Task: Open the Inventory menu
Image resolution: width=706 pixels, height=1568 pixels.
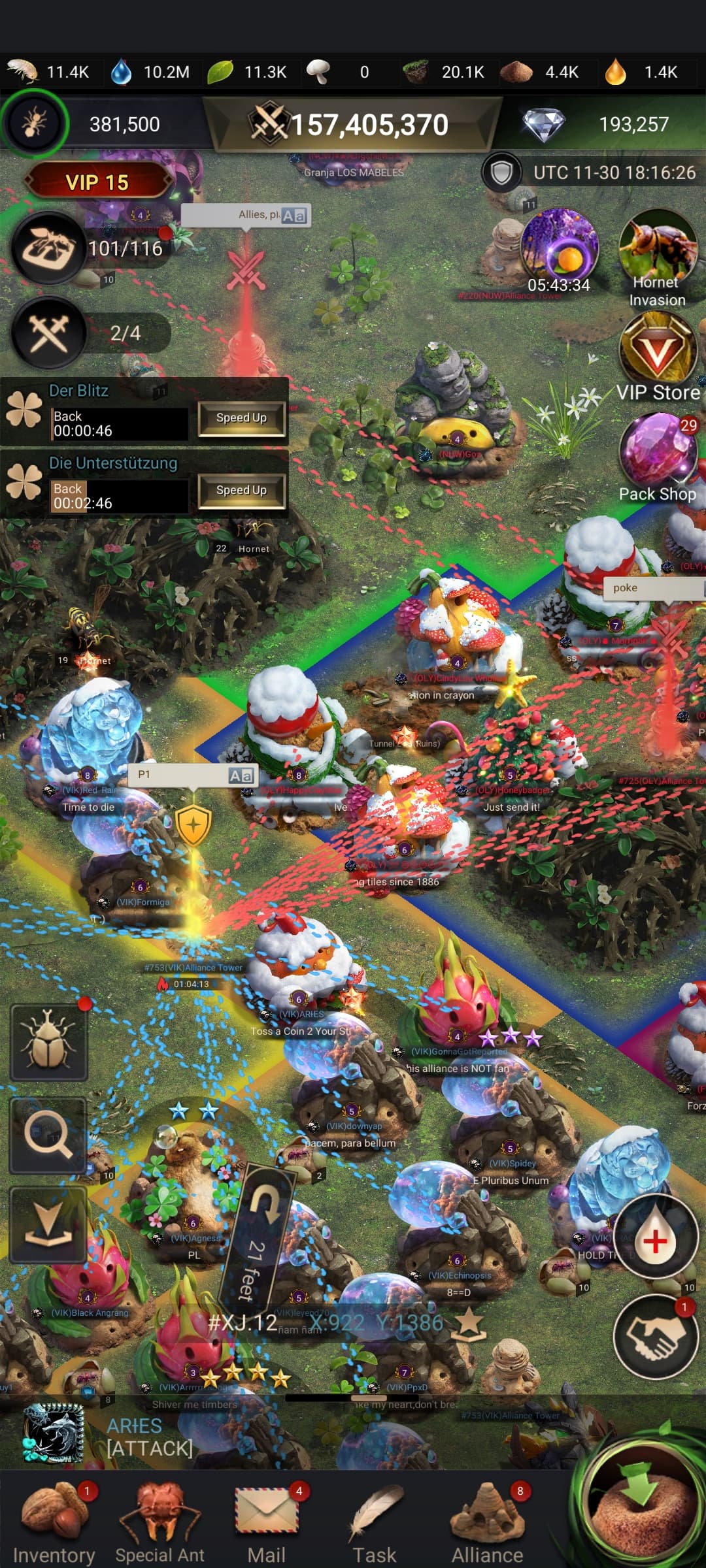Action: 54,1522
